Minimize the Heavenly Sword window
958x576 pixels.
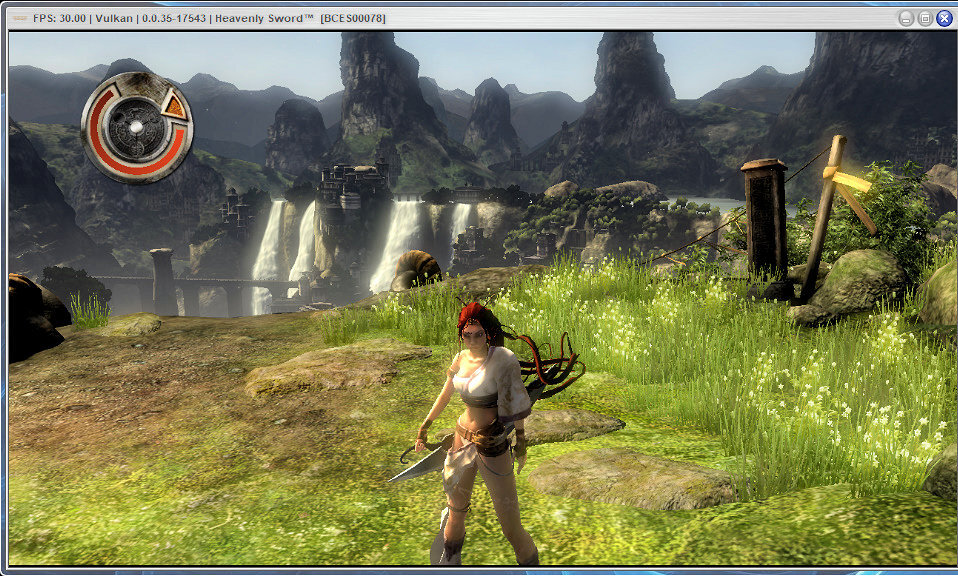(x=906, y=18)
